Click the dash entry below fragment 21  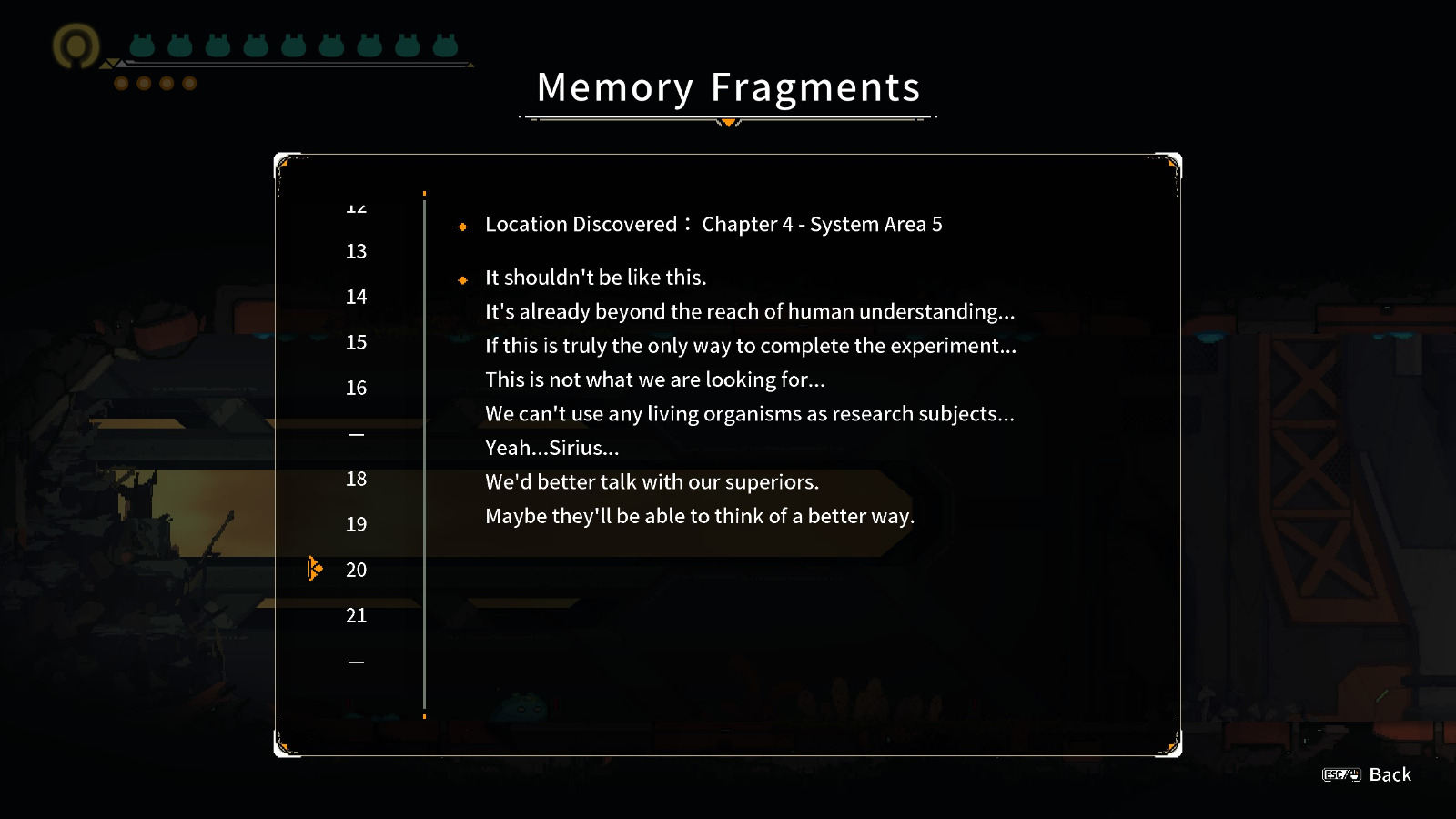coord(355,661)
